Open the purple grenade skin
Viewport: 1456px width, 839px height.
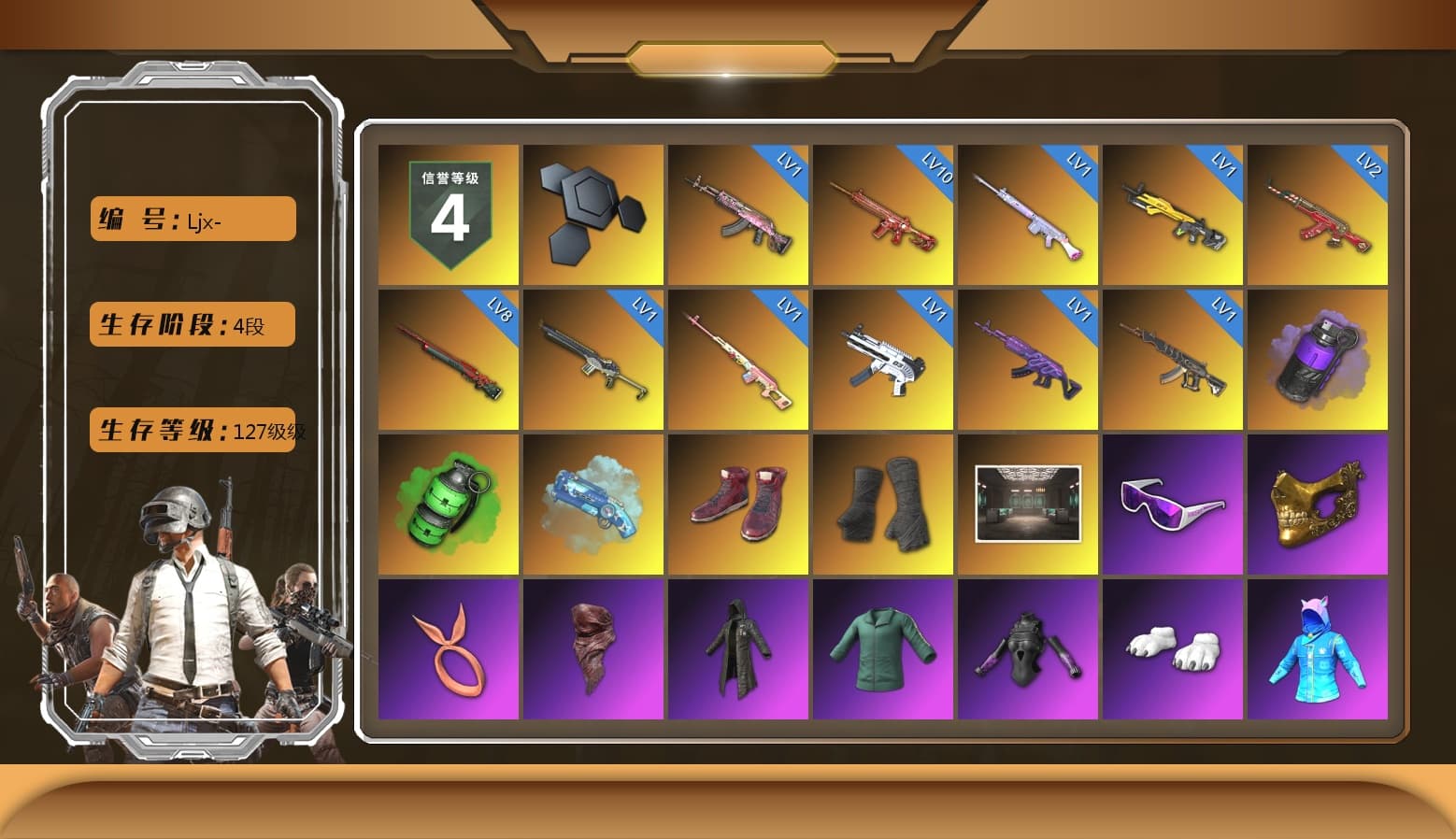click(x=1319, y=360)
